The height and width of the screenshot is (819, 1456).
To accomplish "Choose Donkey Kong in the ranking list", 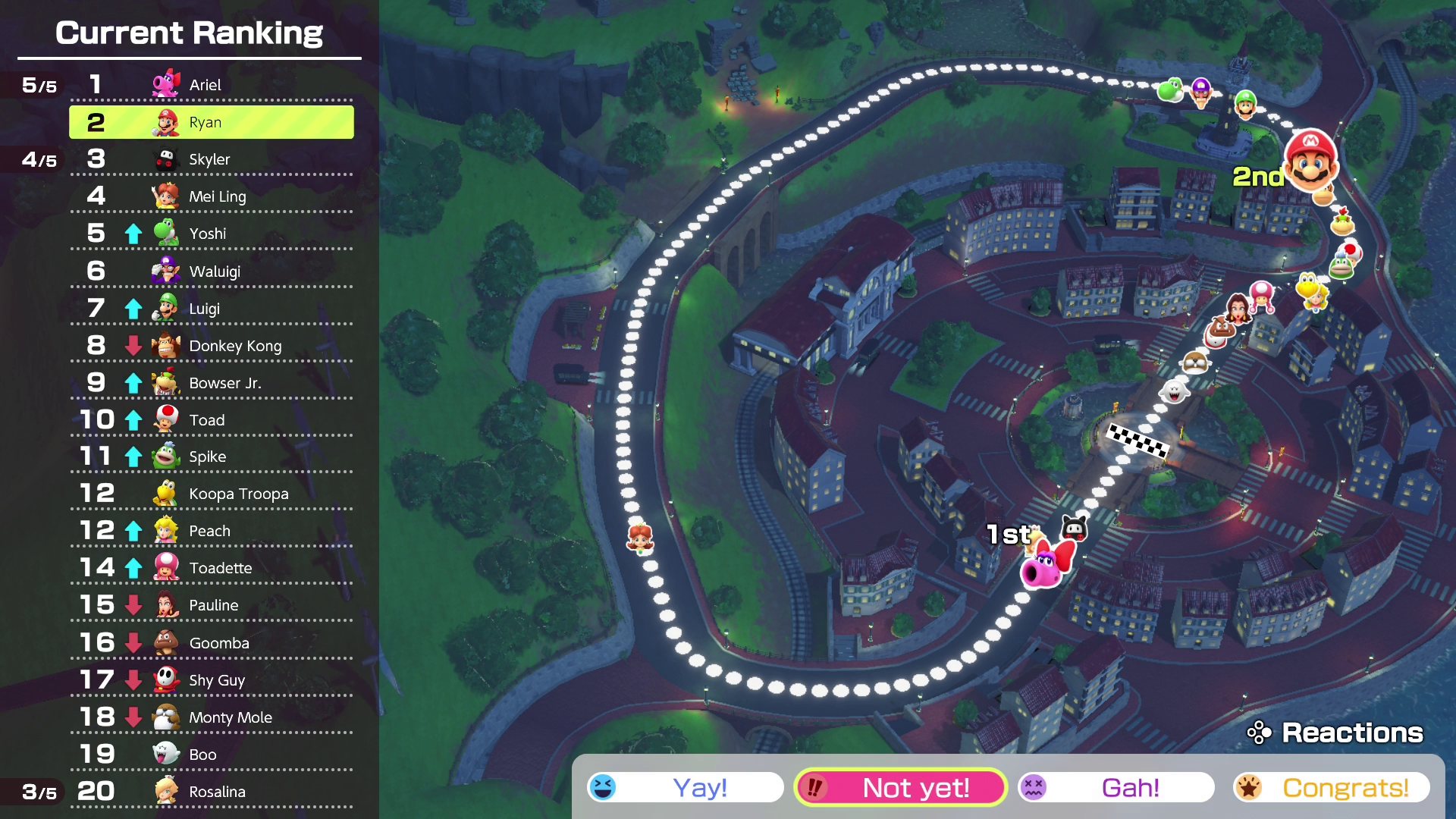I will (212, 346).
